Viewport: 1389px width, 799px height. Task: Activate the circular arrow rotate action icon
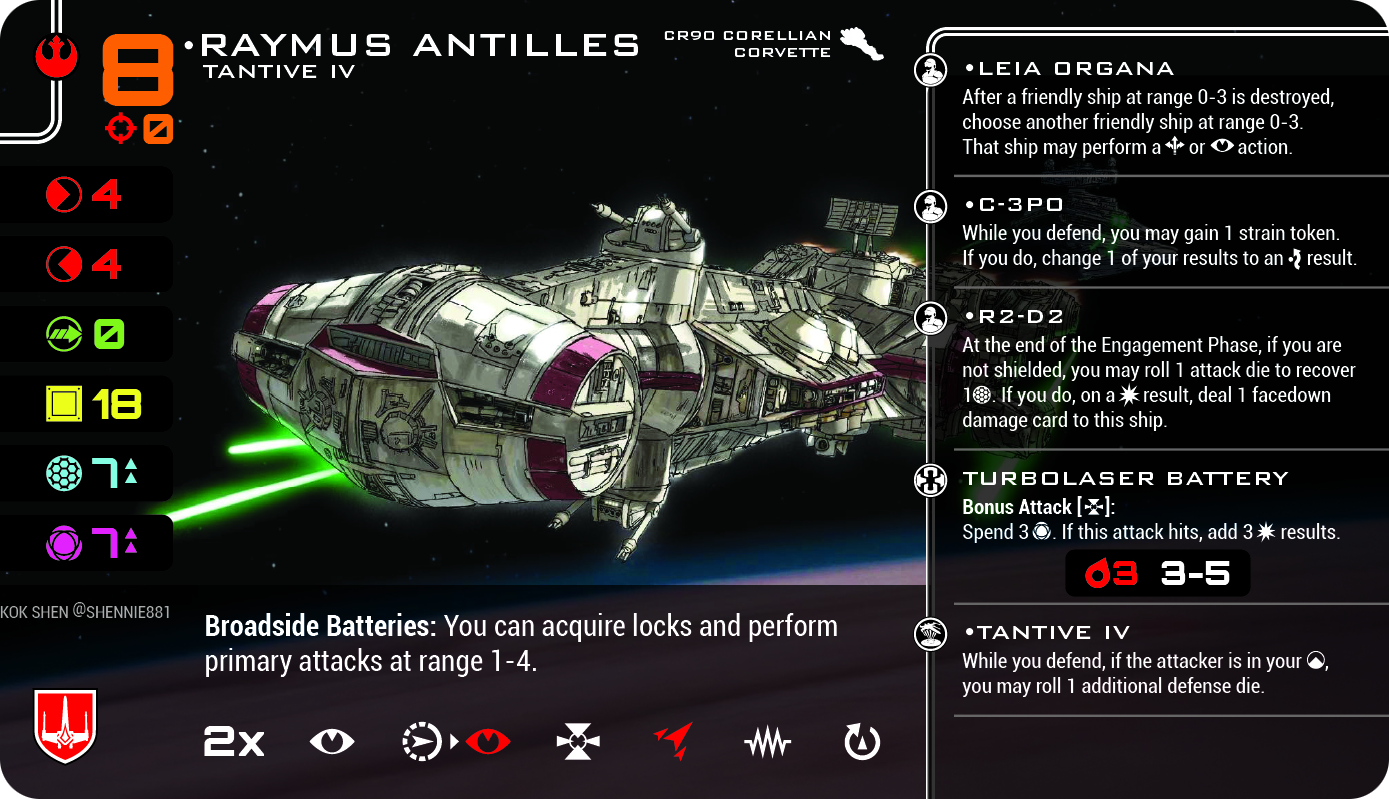pyautogui.click(x=862, y=742)
